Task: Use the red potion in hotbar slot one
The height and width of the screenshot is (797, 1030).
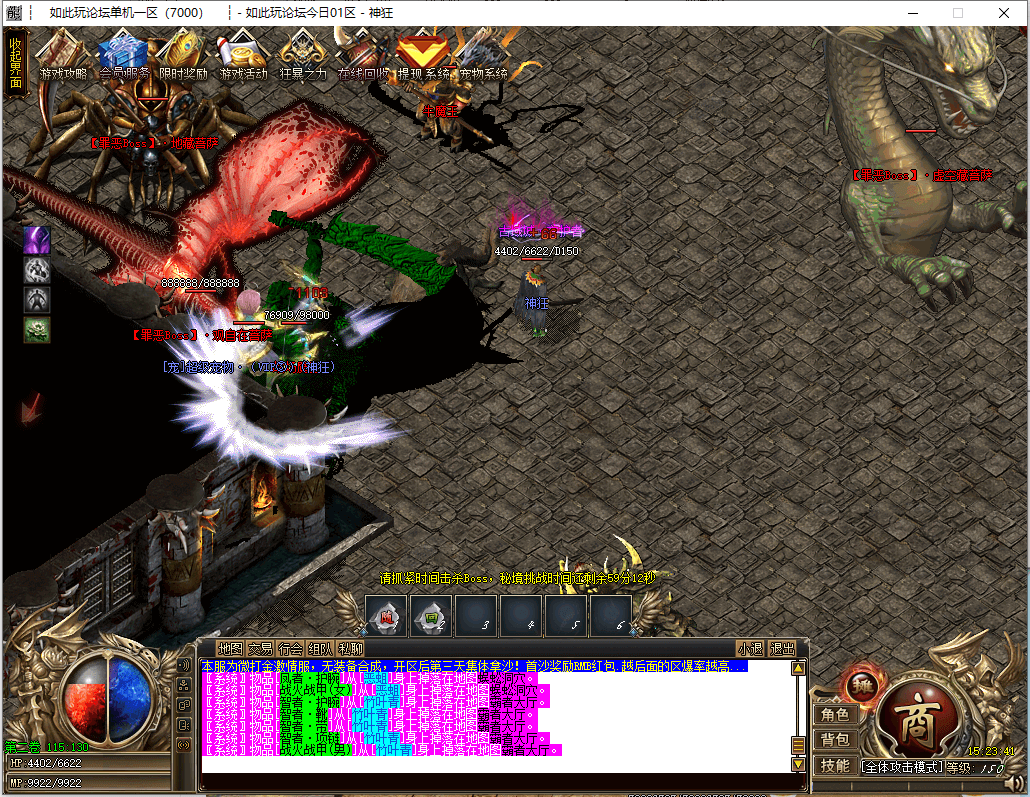Action: 386,617
